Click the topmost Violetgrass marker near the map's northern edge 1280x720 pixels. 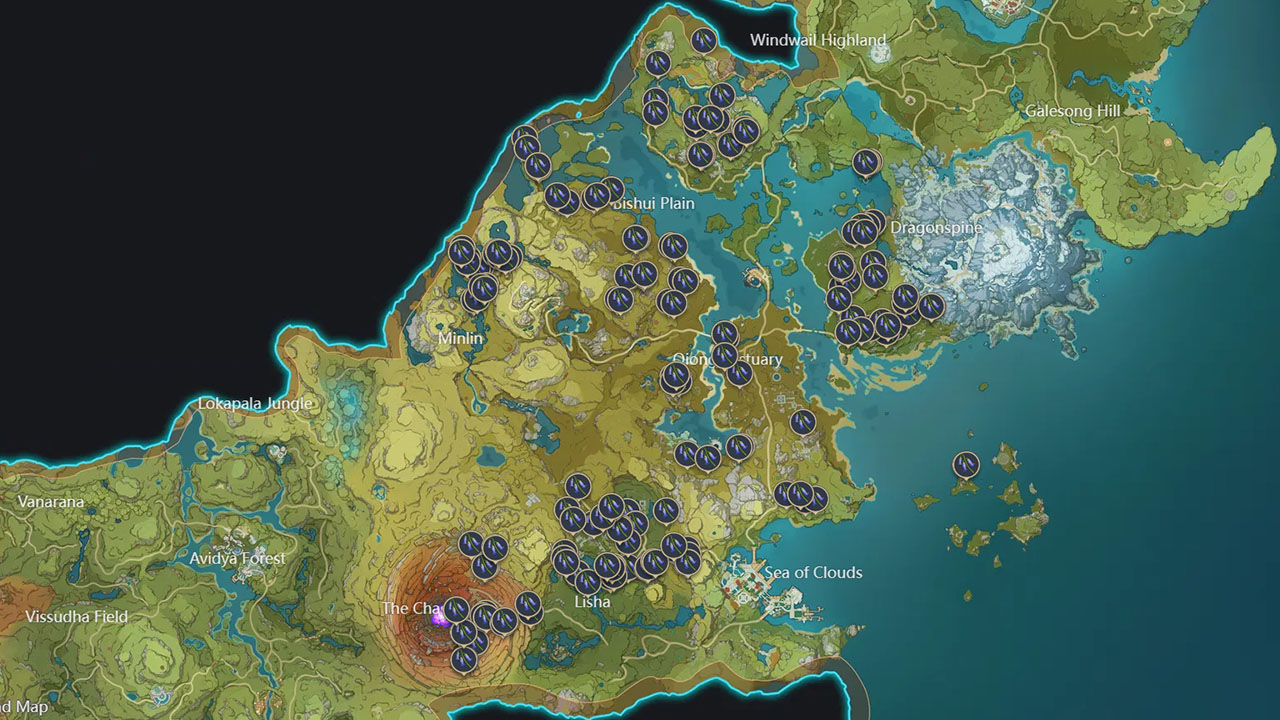[x=703, y=42]
